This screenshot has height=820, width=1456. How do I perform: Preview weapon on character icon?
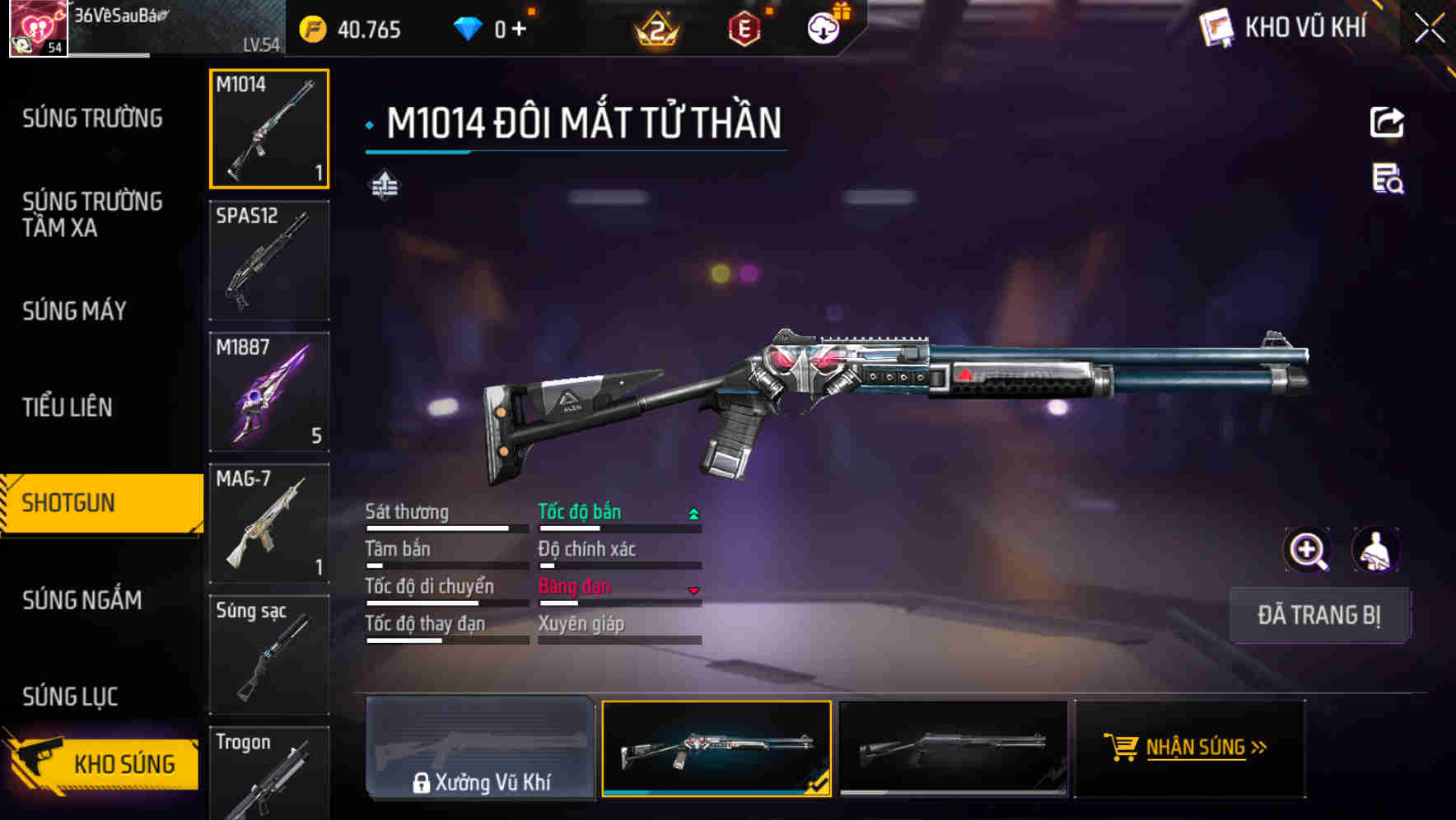click(1375, 550)
